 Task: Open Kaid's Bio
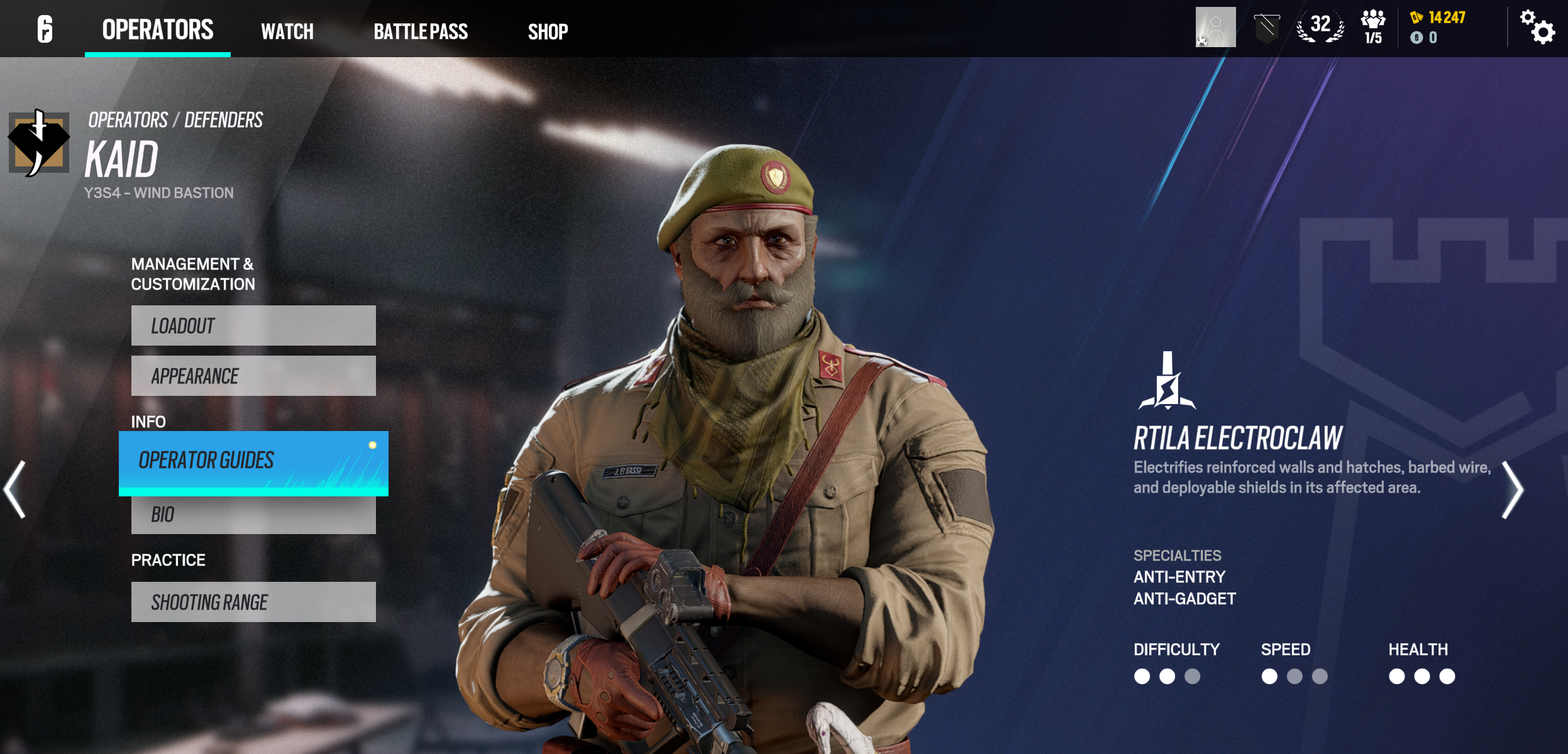[x=253, y=515]
